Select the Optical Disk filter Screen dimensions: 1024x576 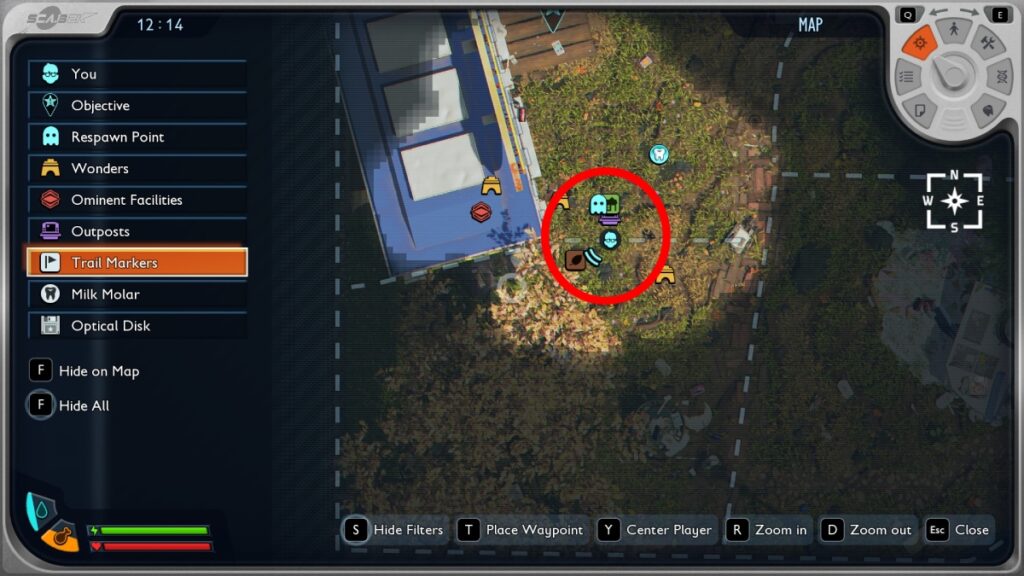point(137,326)
